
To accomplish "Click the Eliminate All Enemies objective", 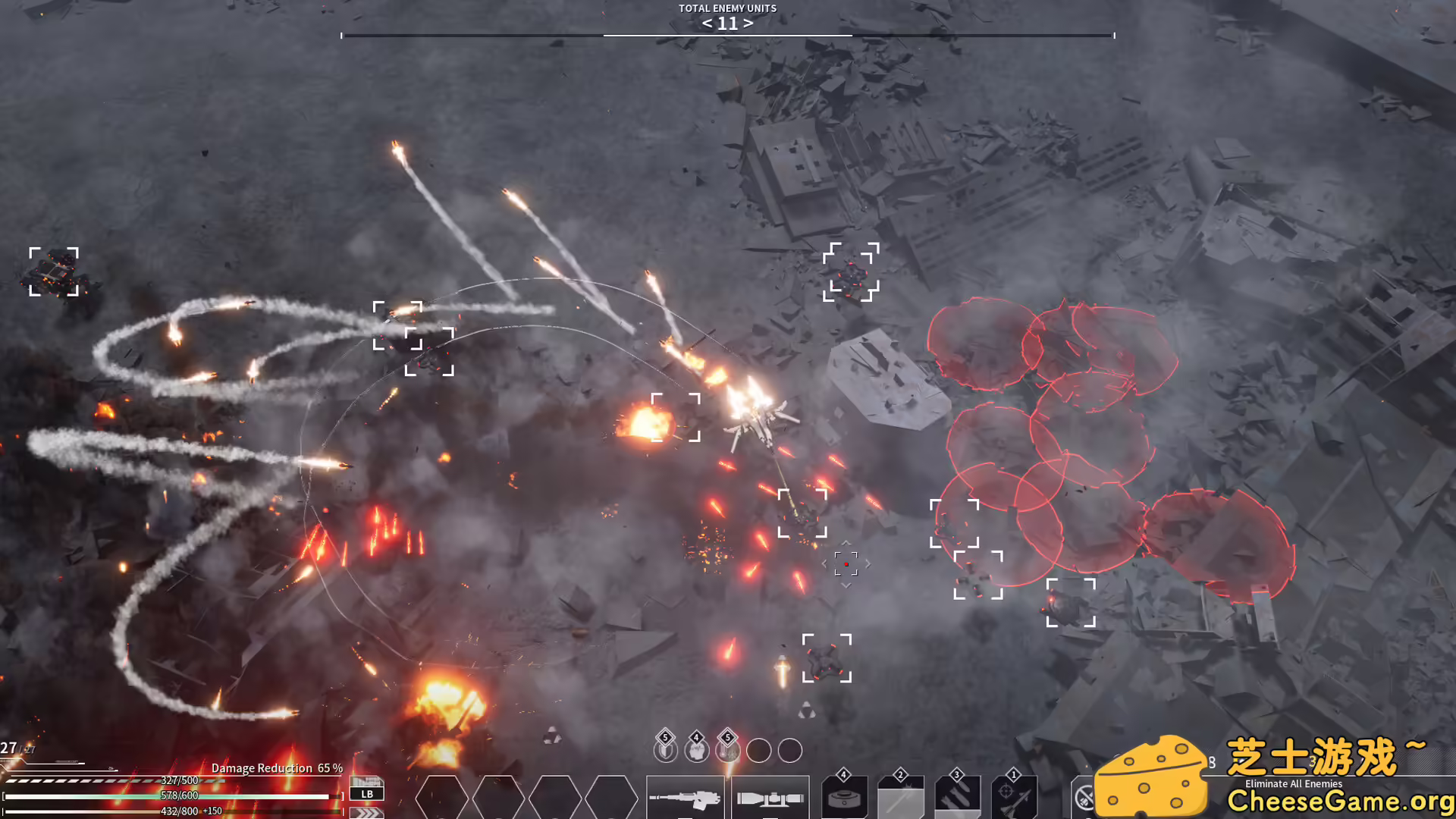I will click(1293, 783).
